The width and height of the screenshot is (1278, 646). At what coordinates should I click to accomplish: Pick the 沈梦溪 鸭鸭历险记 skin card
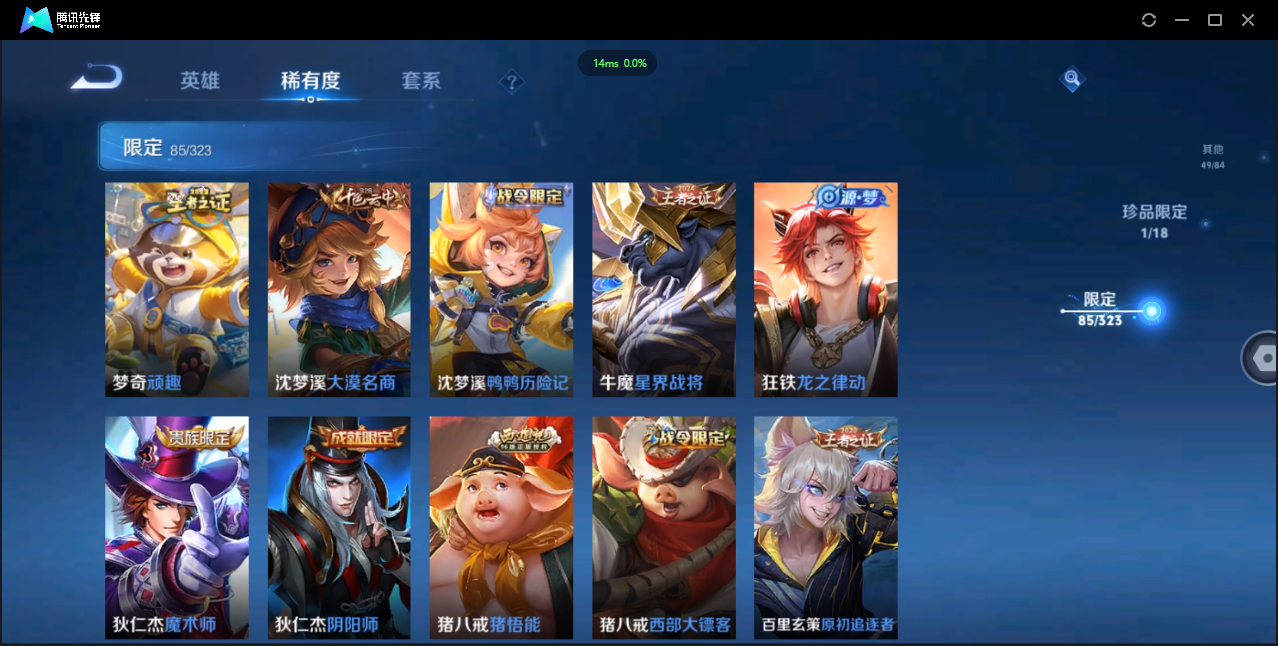coord(501,289)
